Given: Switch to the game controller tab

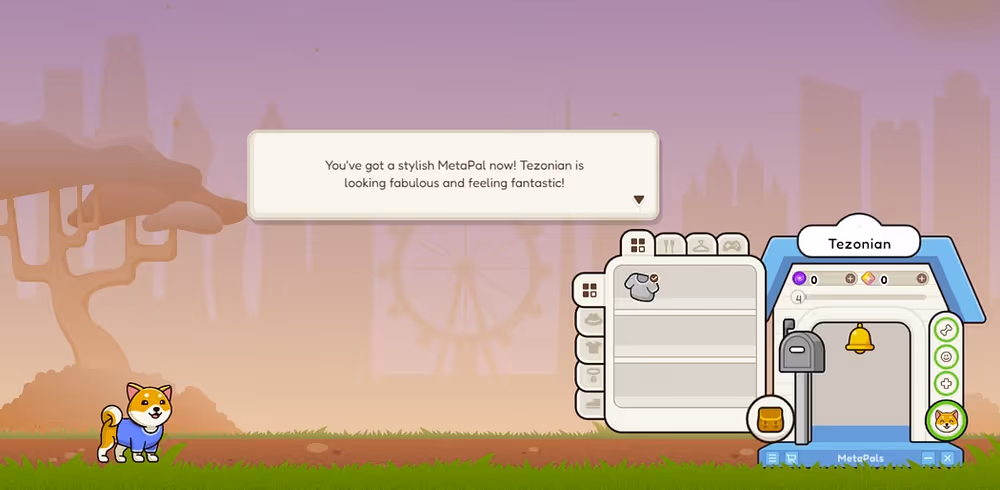Looking at the screenshot, I should coord(732,244).
